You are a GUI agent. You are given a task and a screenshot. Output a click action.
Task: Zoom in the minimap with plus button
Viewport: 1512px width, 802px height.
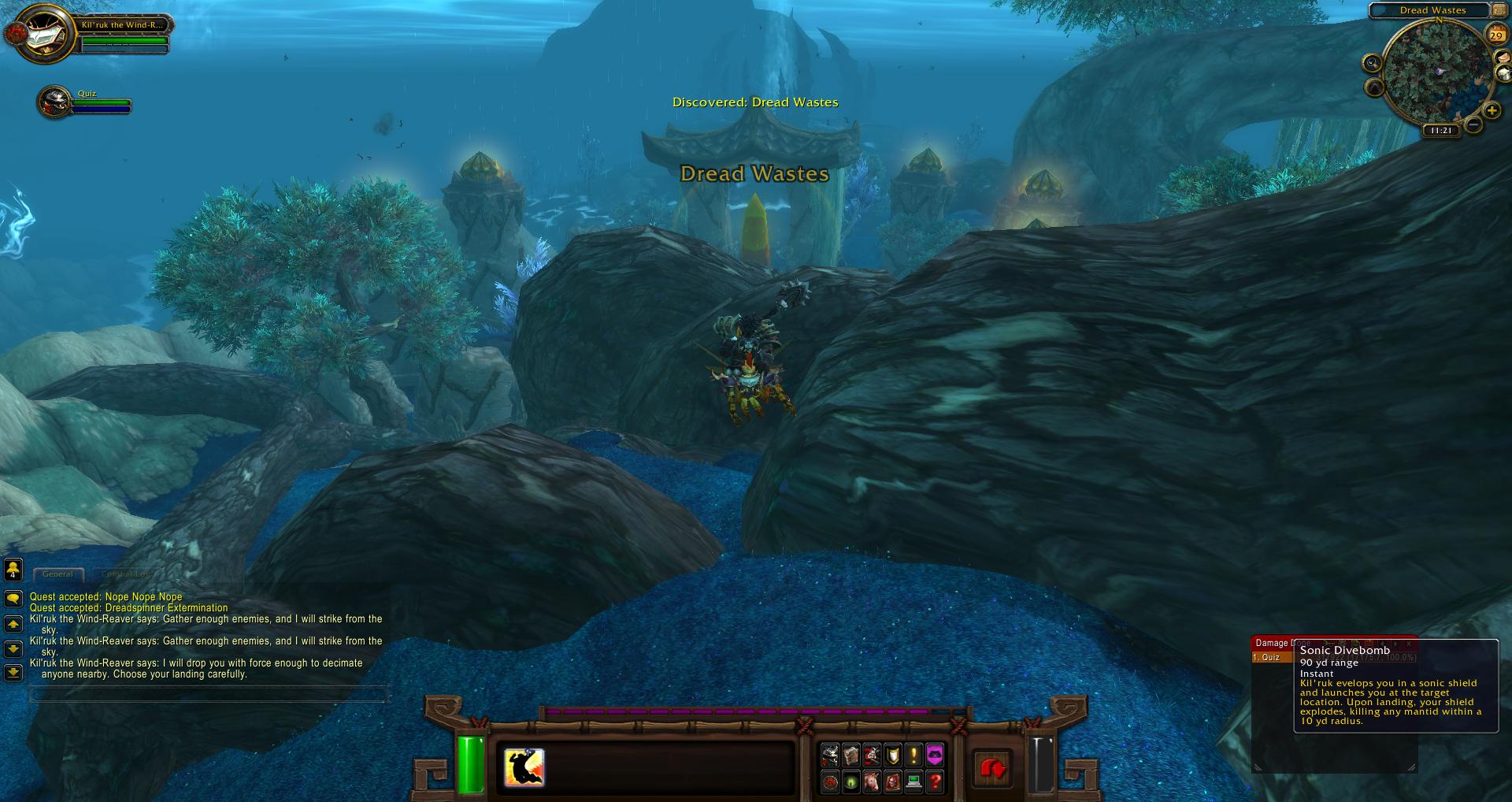1492,111
